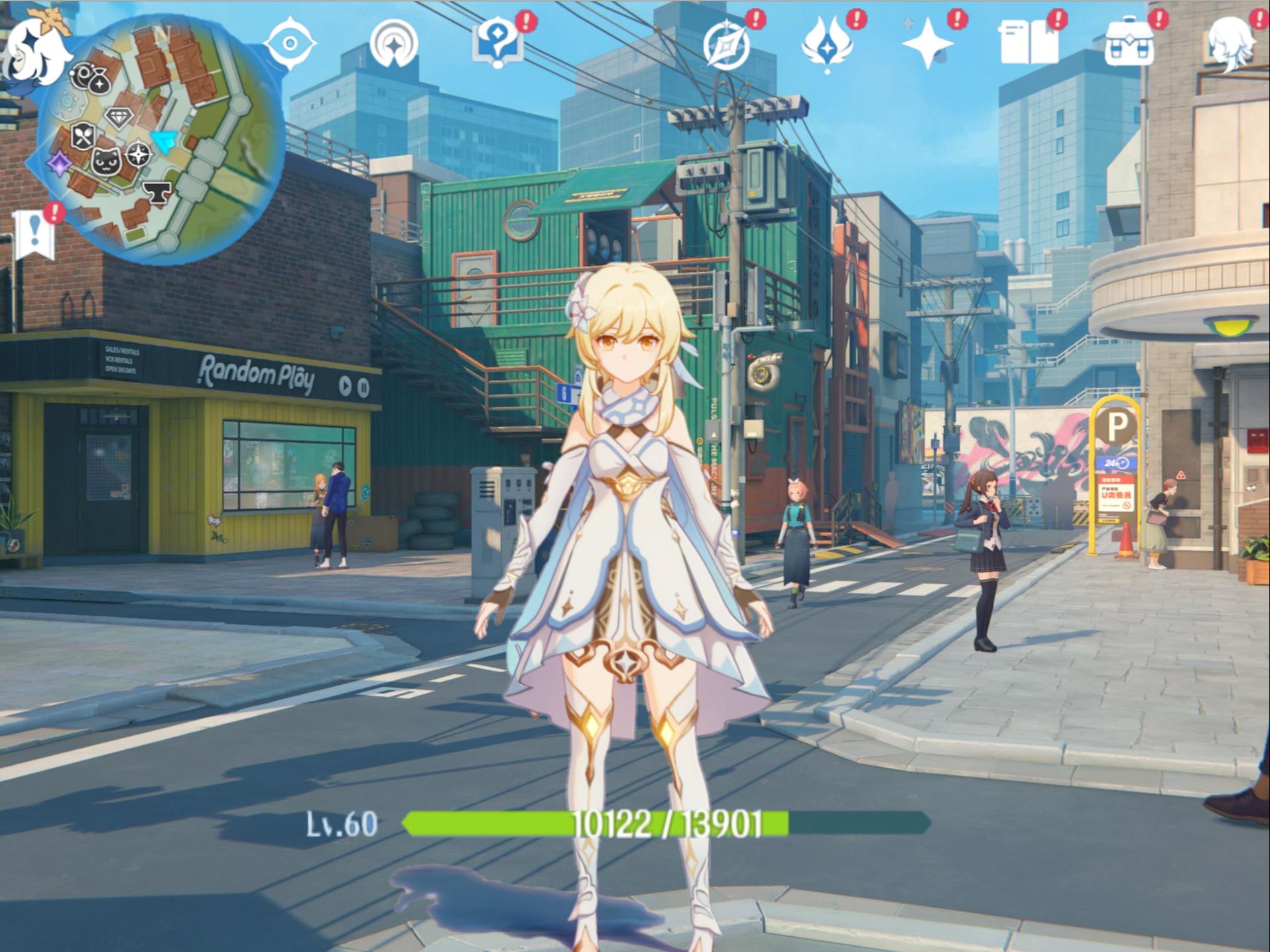Open the winged battle pass icon

click(826, 45)
